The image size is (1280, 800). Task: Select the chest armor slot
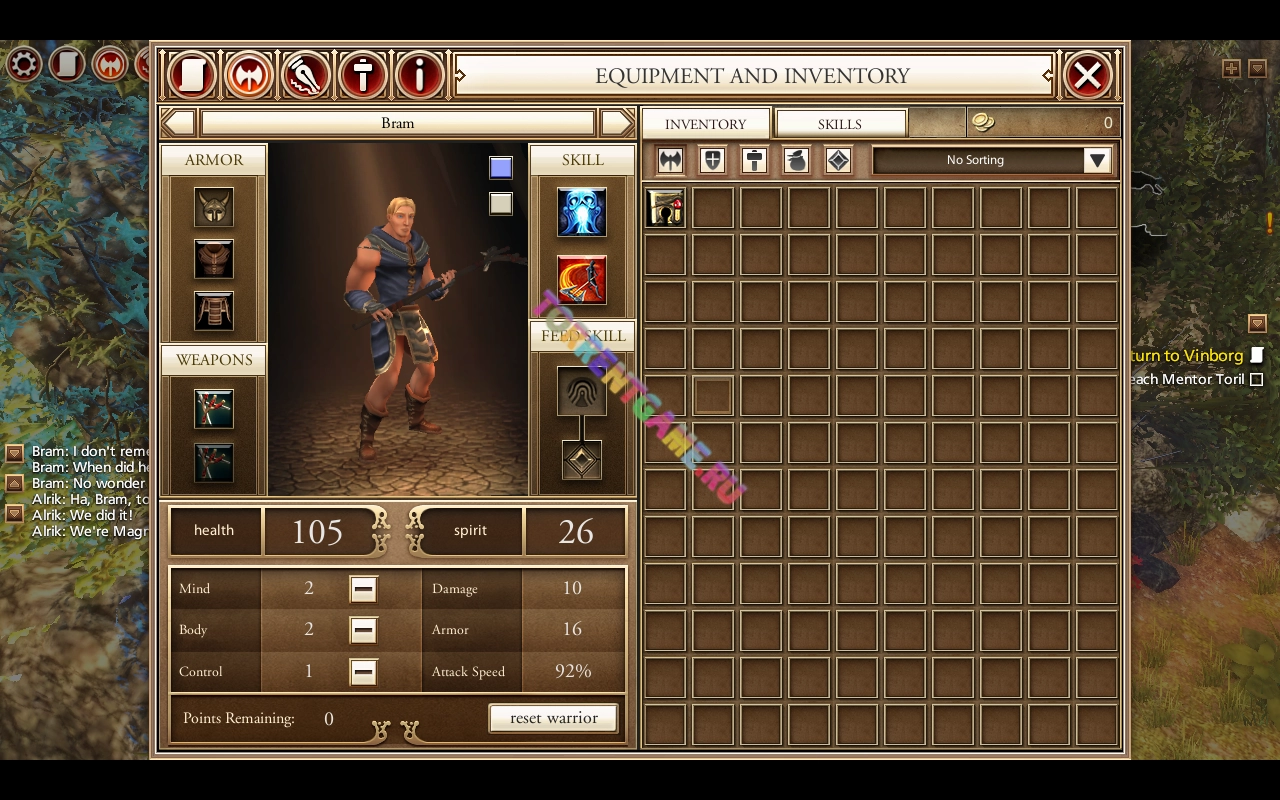coord(214,259)
